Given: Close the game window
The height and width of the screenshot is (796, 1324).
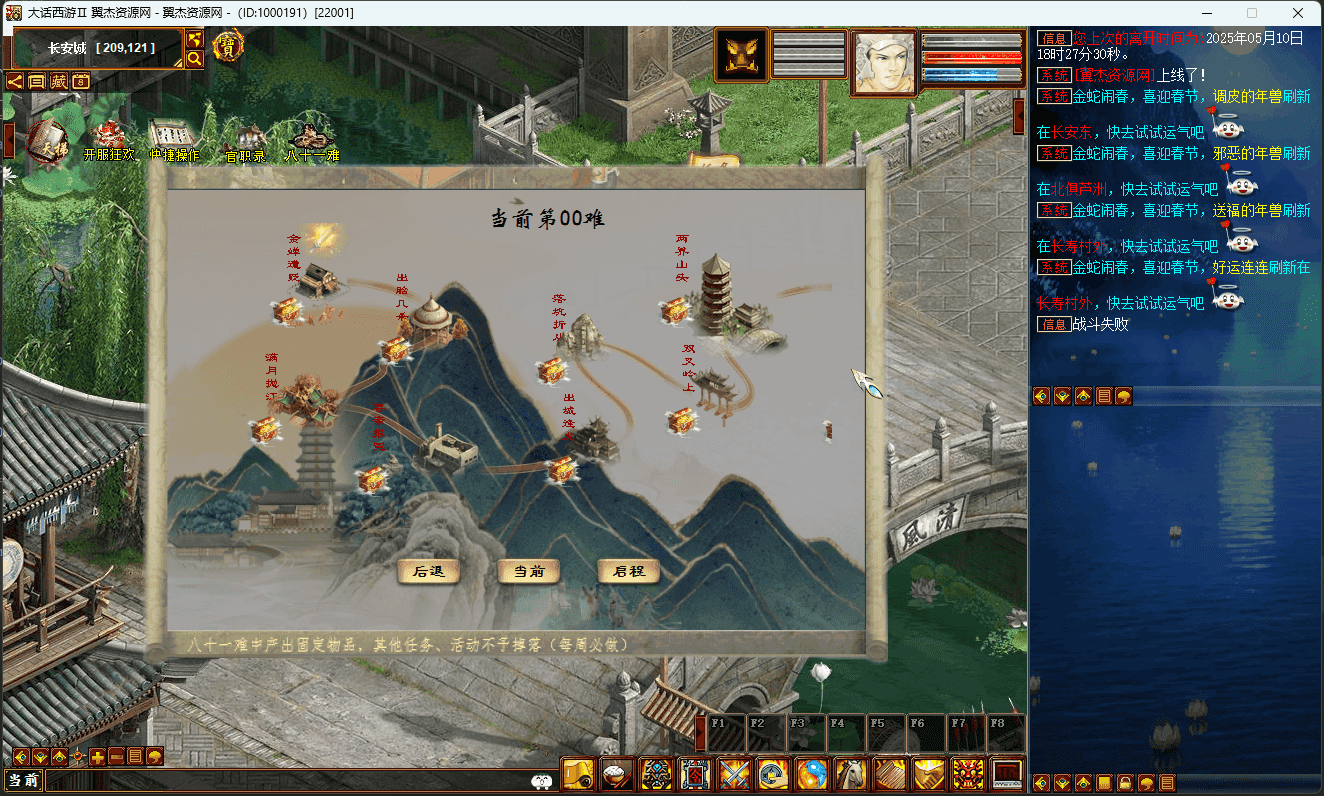Looking at the screenshot, I should [x=1297, y=13].
